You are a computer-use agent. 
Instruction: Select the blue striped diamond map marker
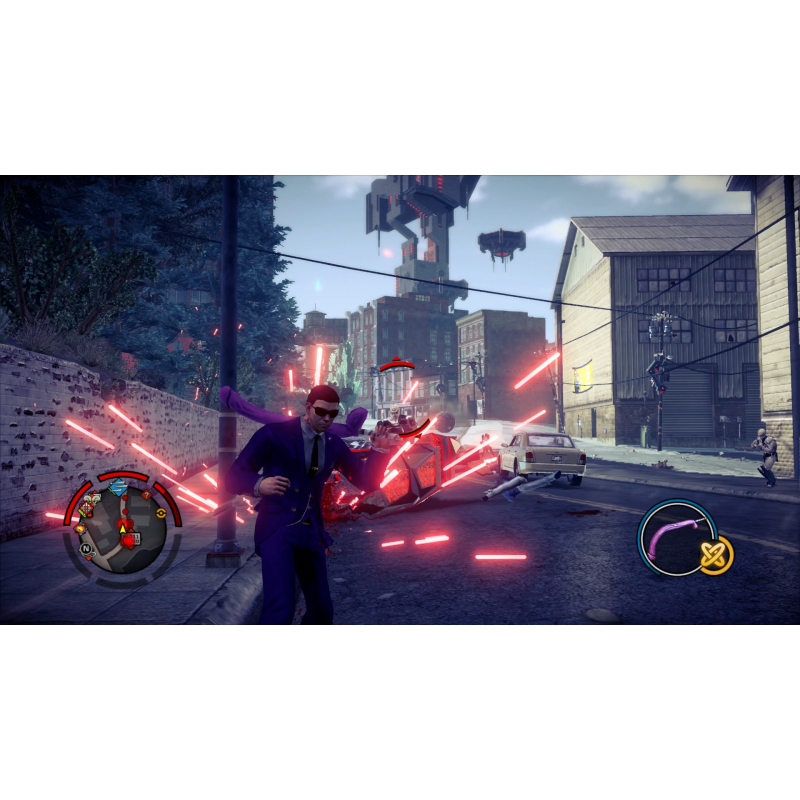click(x=119, y=487)
